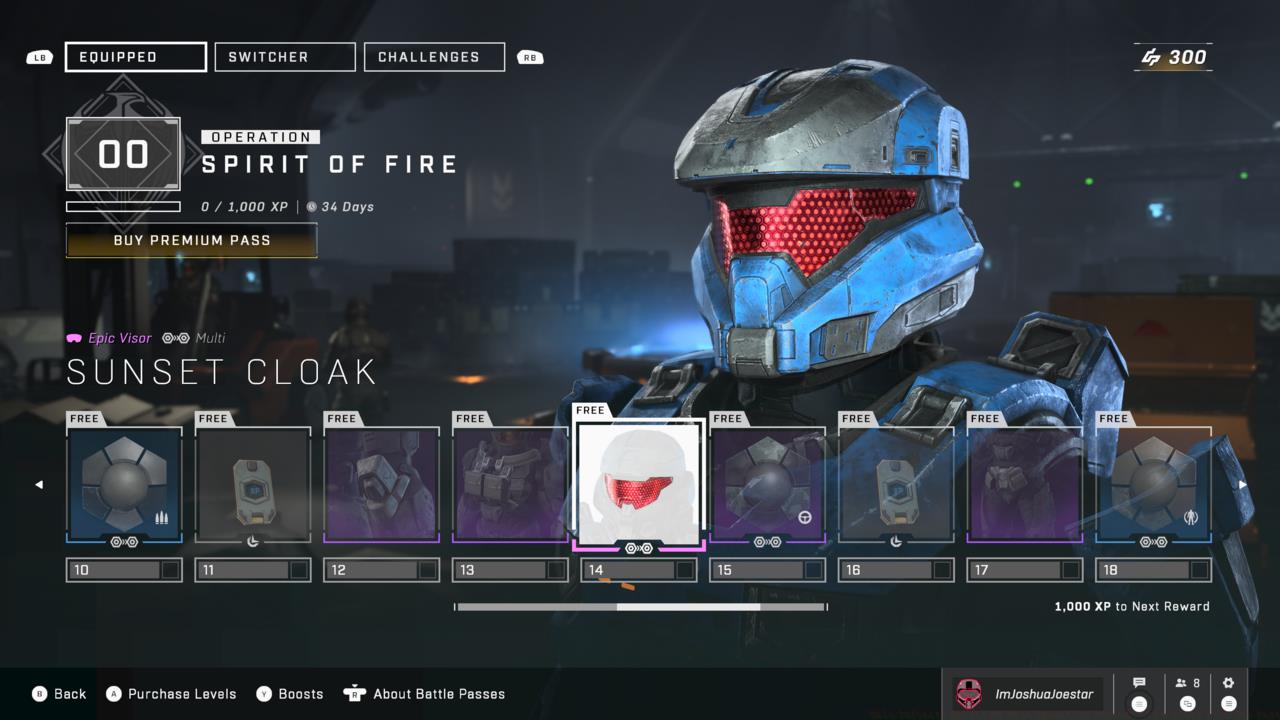Switch to the Equipped tab
The image size is (1280, 720).
[136, 57]
